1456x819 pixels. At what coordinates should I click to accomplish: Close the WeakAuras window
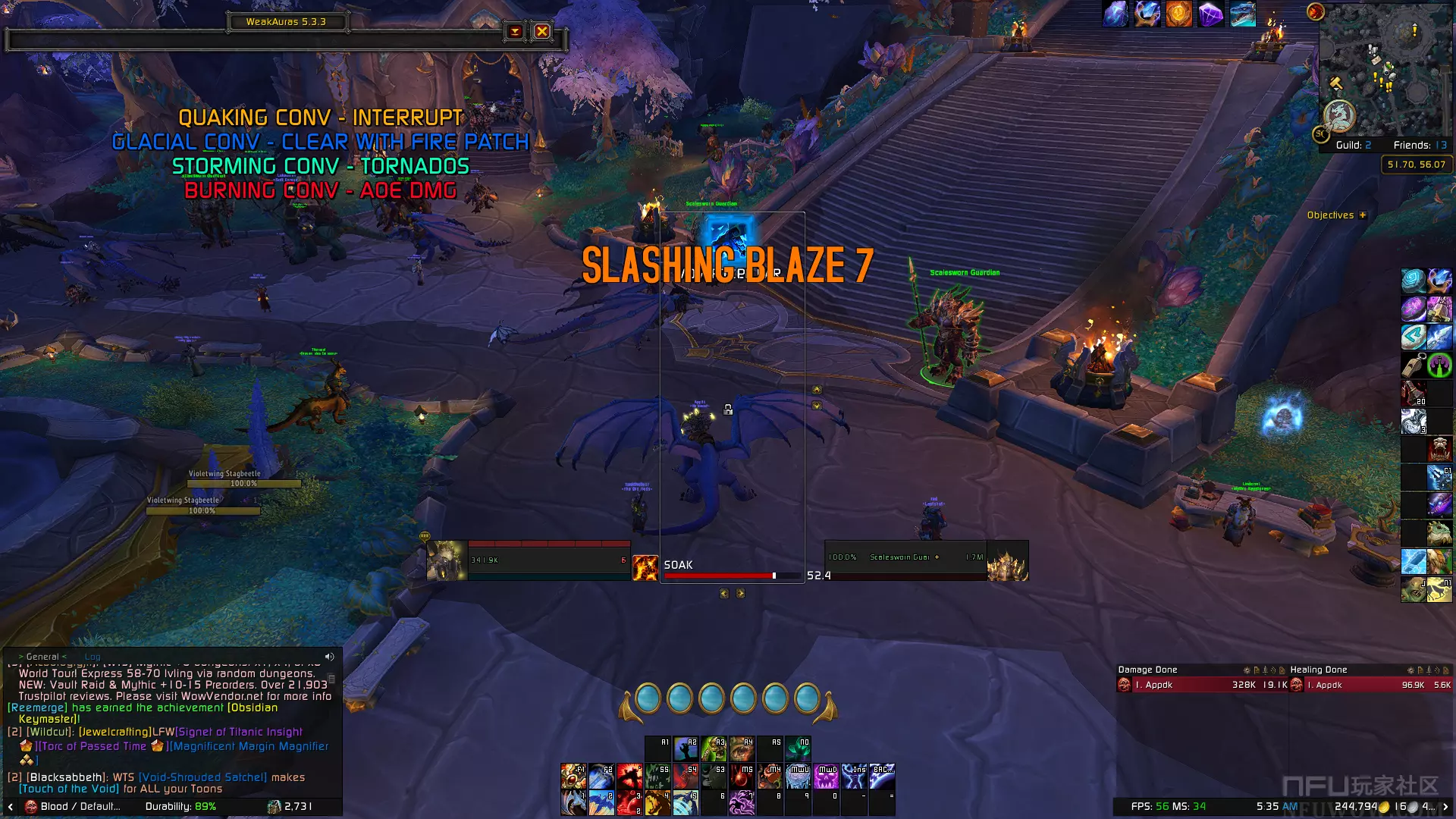[x=541, y=31]
